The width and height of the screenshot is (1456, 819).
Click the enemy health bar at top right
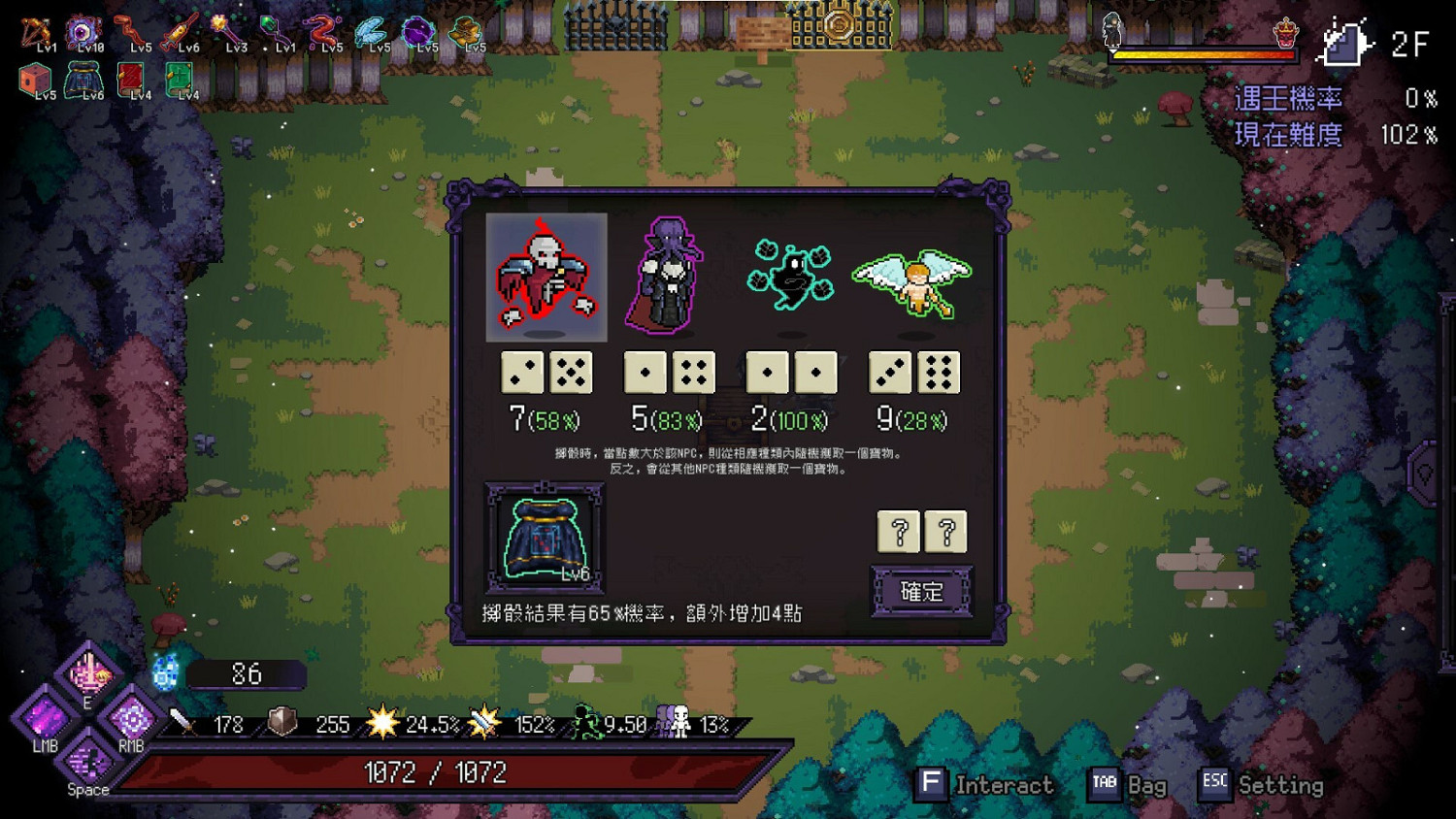[x=1204, y=55]
